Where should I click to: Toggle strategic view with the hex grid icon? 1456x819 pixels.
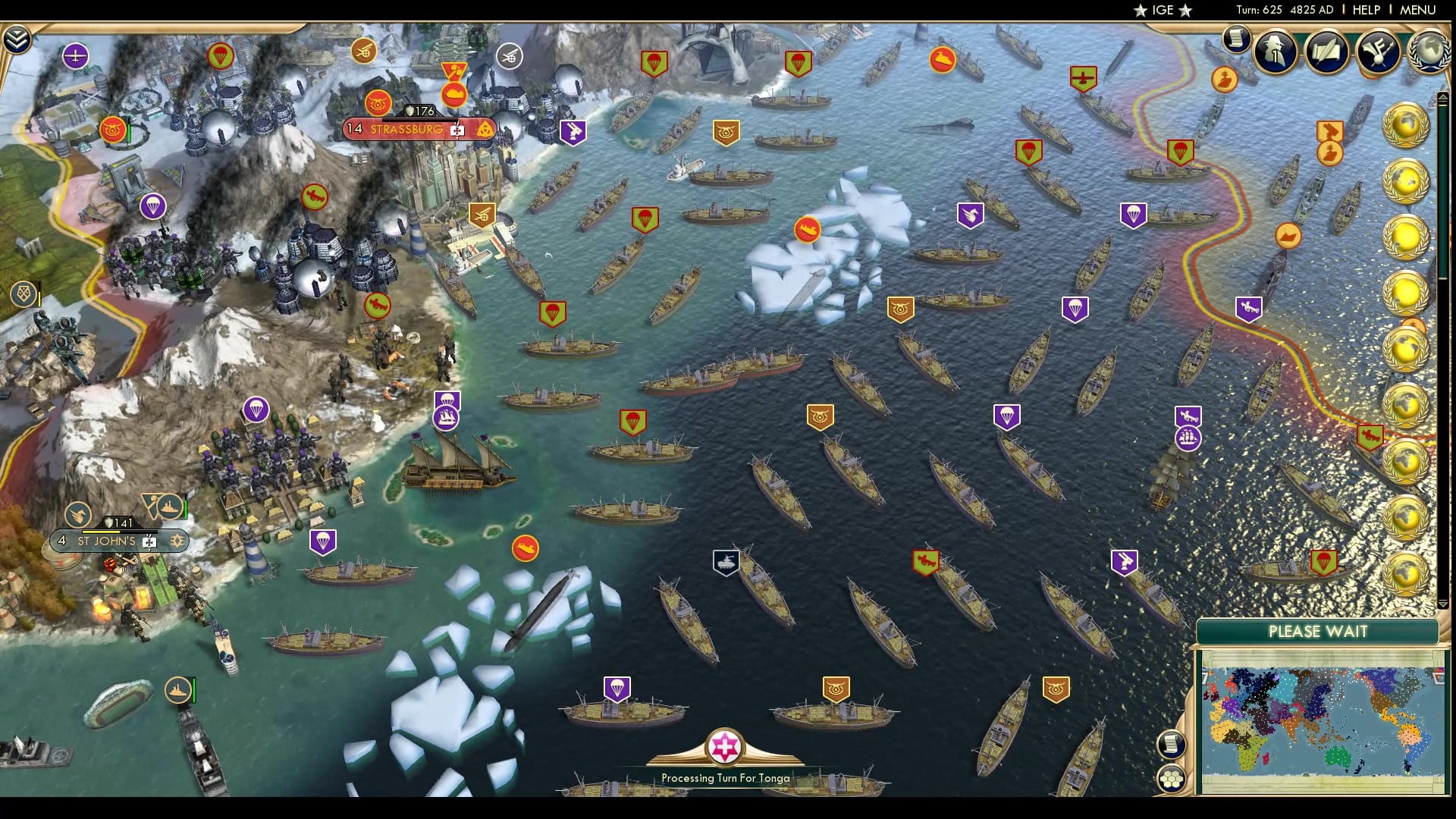(1170, 780)
